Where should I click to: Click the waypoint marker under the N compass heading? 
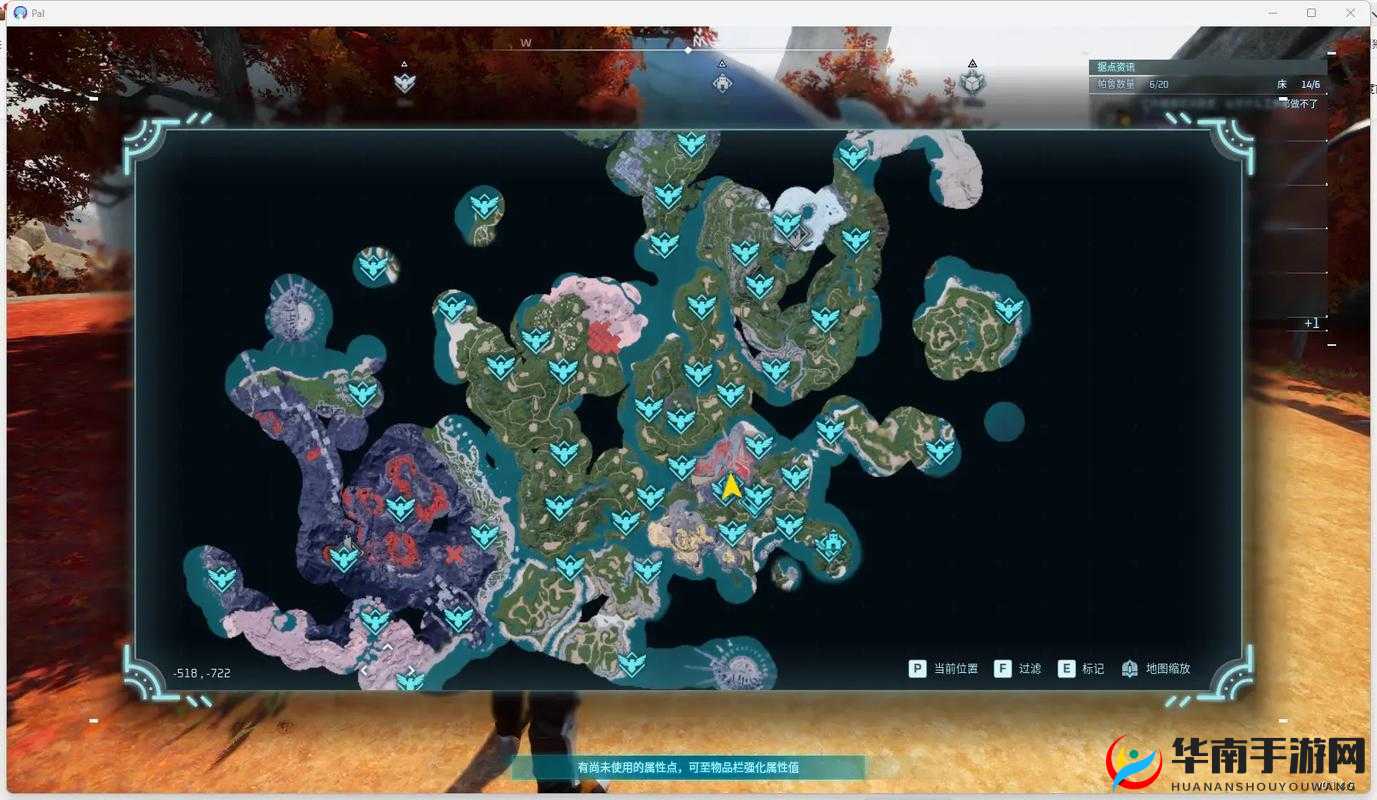722,83
